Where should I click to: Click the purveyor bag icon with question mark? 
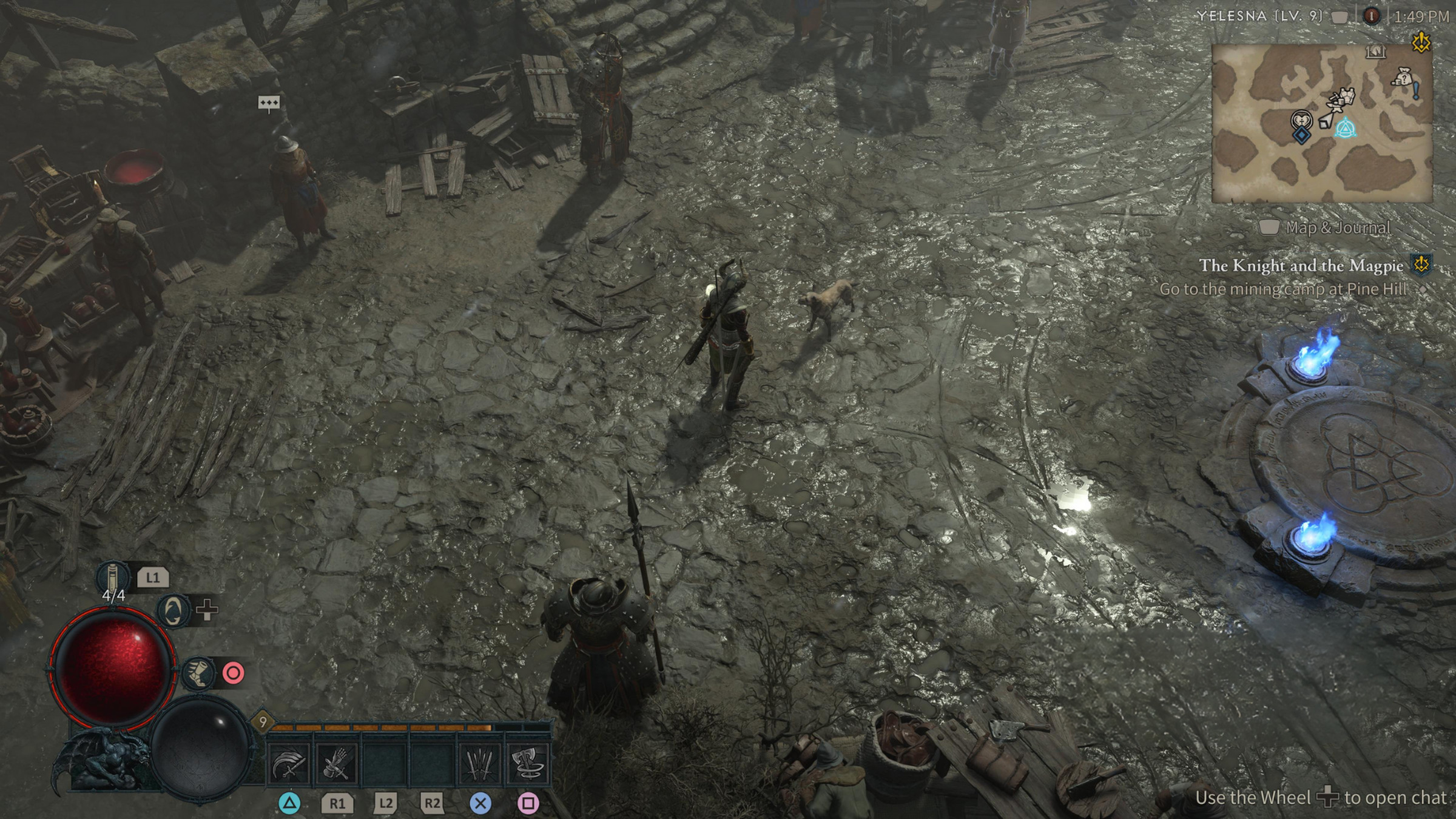pyautogui.click(x=1403, y=77)
